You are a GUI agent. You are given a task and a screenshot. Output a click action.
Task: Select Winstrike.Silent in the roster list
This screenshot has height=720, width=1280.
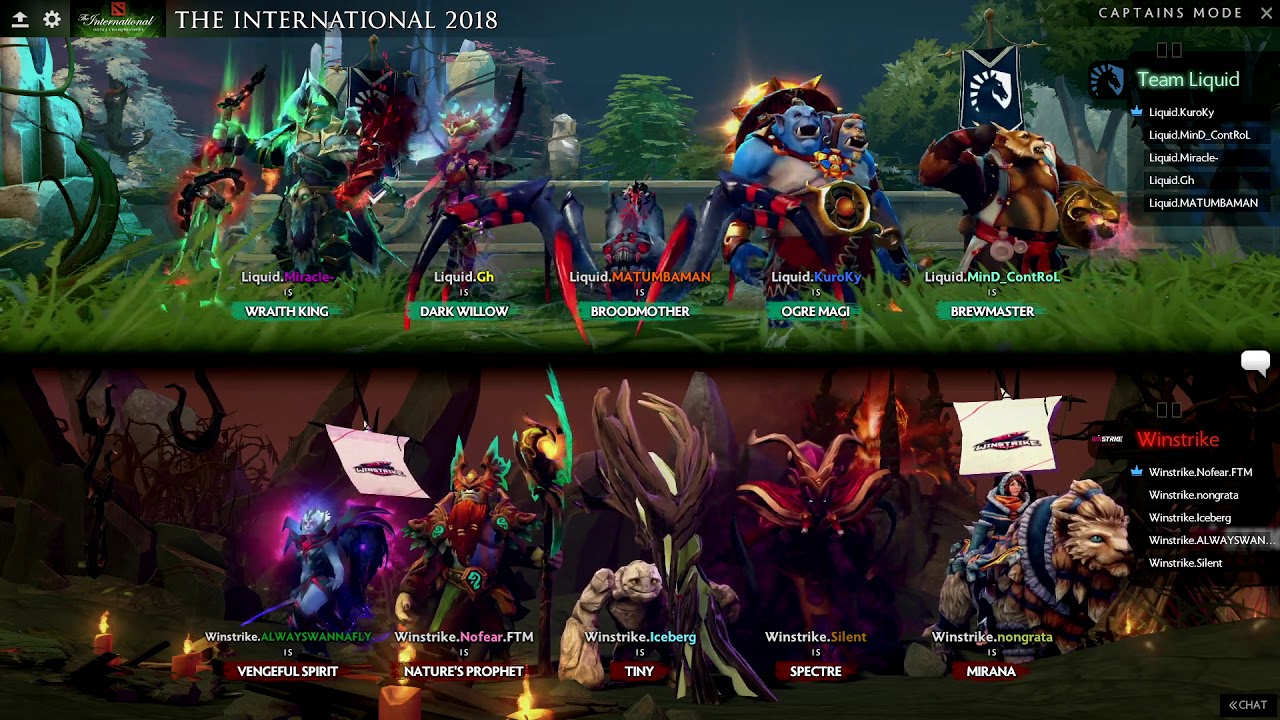pyautogui.click(x=1185, y=563)
